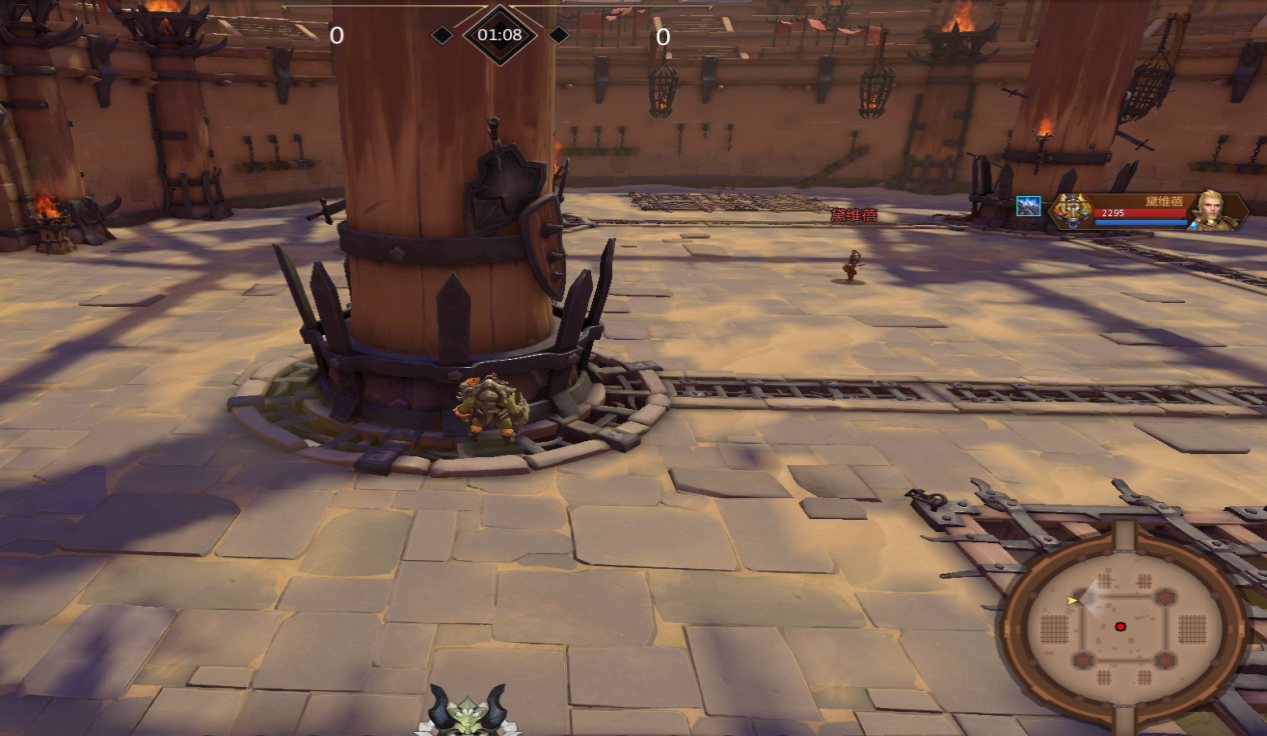1267x736 pixels.
Task: Open the horned goblin hero portrait
Action: click(467, 712)
